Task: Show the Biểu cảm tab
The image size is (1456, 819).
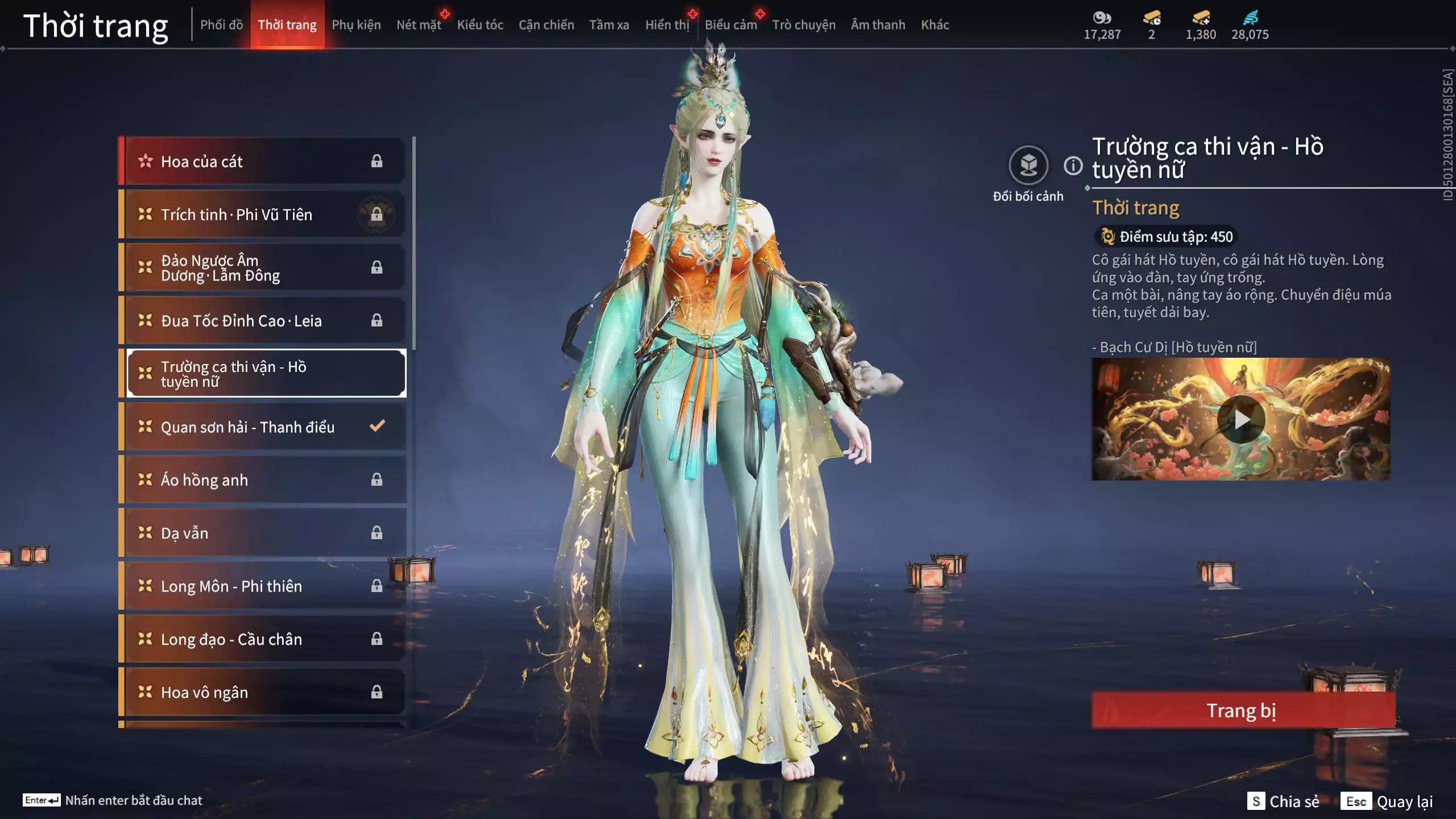Action: point(730,24)
